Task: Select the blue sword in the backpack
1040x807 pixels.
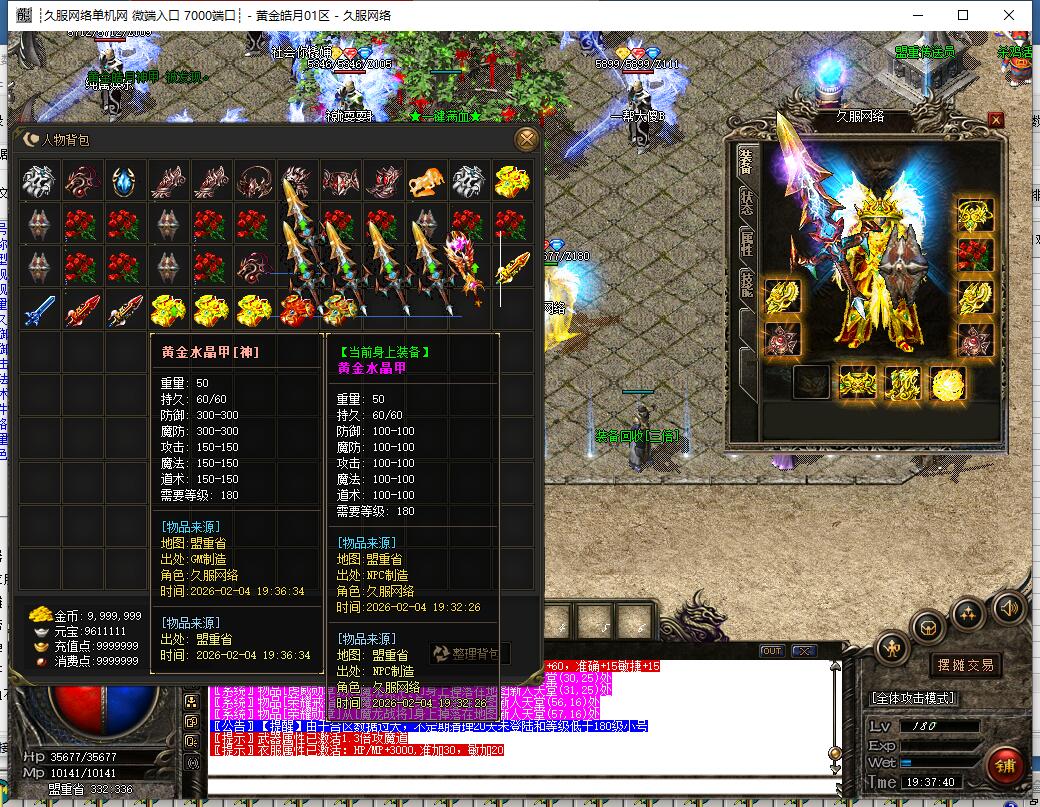Action: coord(39,310)
